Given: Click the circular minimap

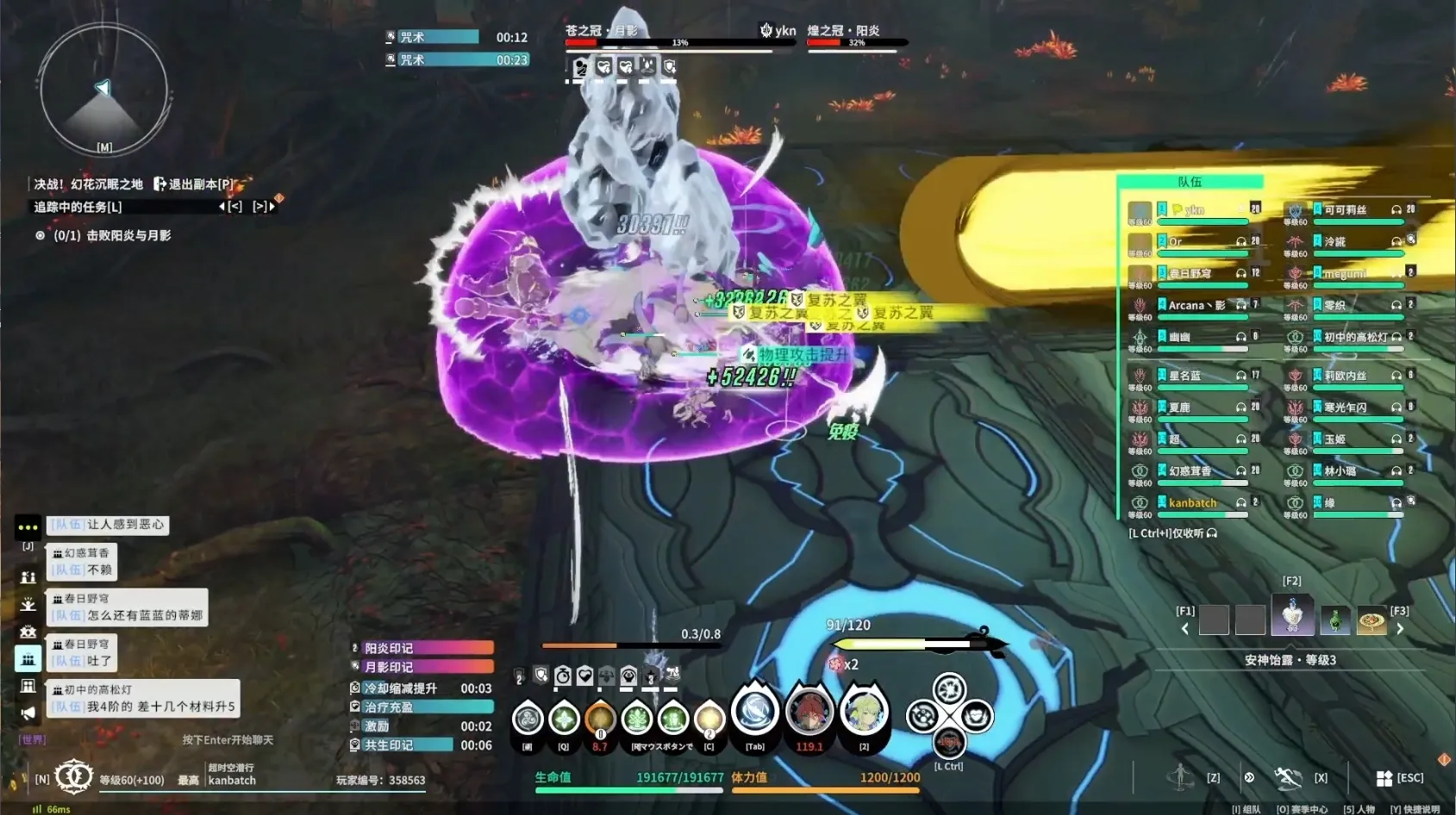Looking at the screenshot, I should pyautogui.click(x=103, y=90).
